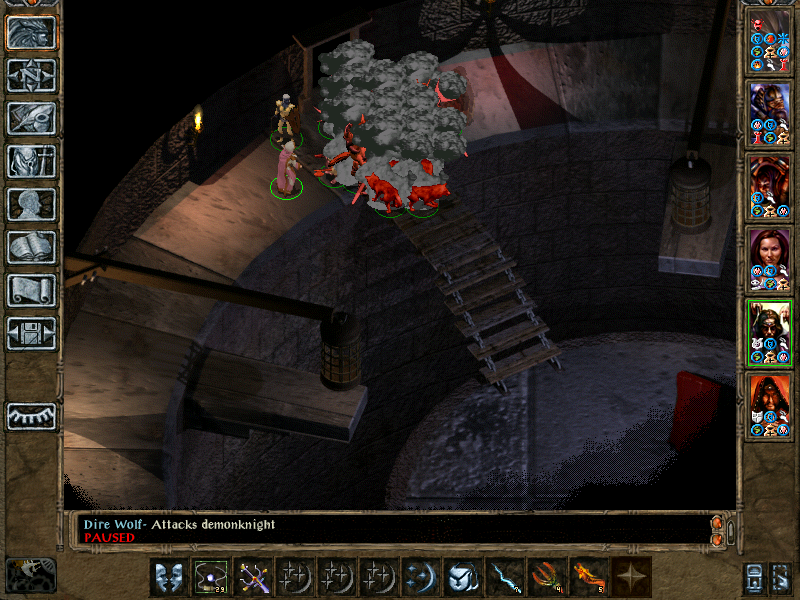Viewport: 800px width, 600px height.
Task: Open the four-pointed star special abilities button
Action: [631, 577]
